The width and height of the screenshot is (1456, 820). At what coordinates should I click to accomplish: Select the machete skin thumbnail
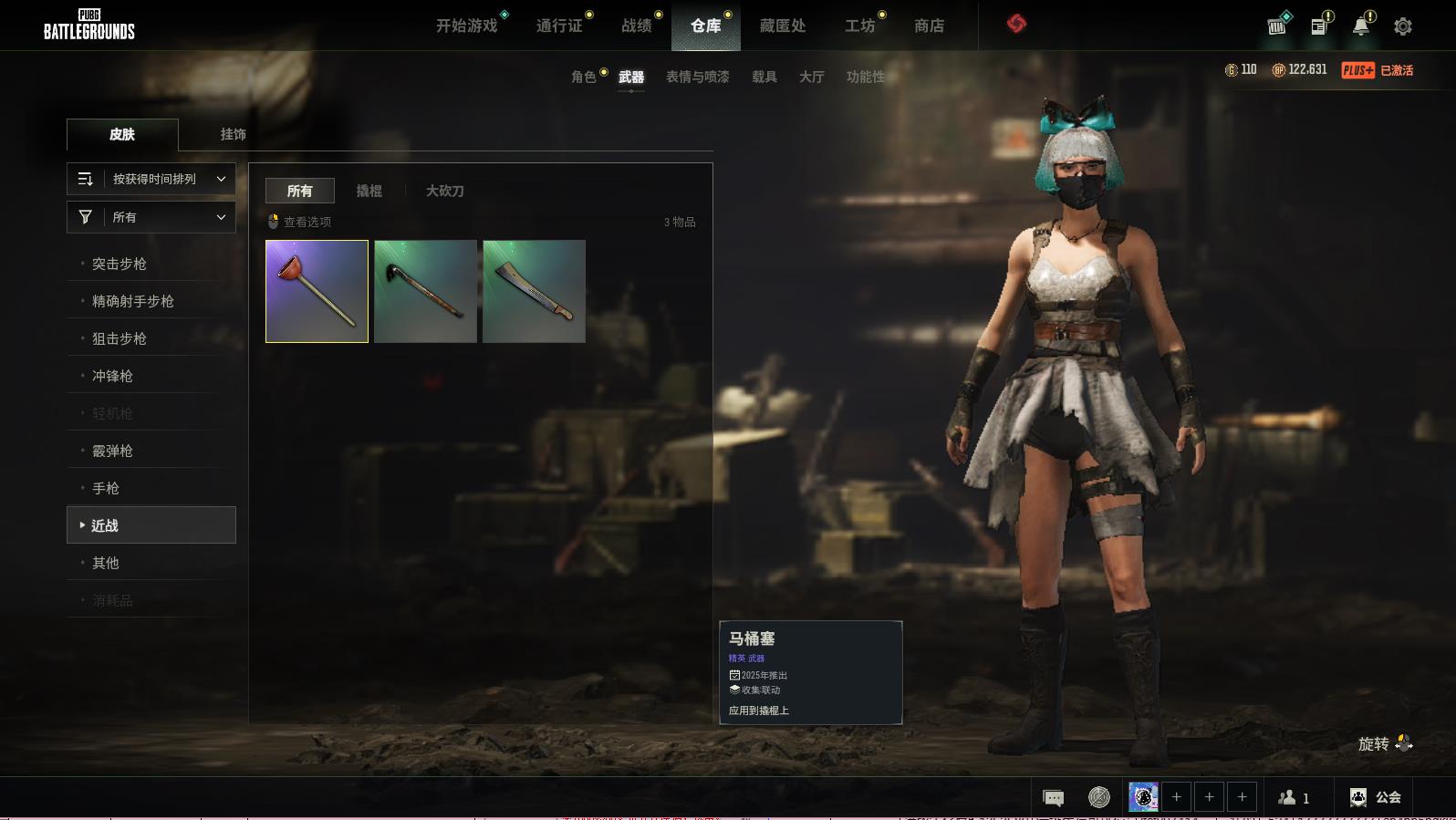point(534,291)
